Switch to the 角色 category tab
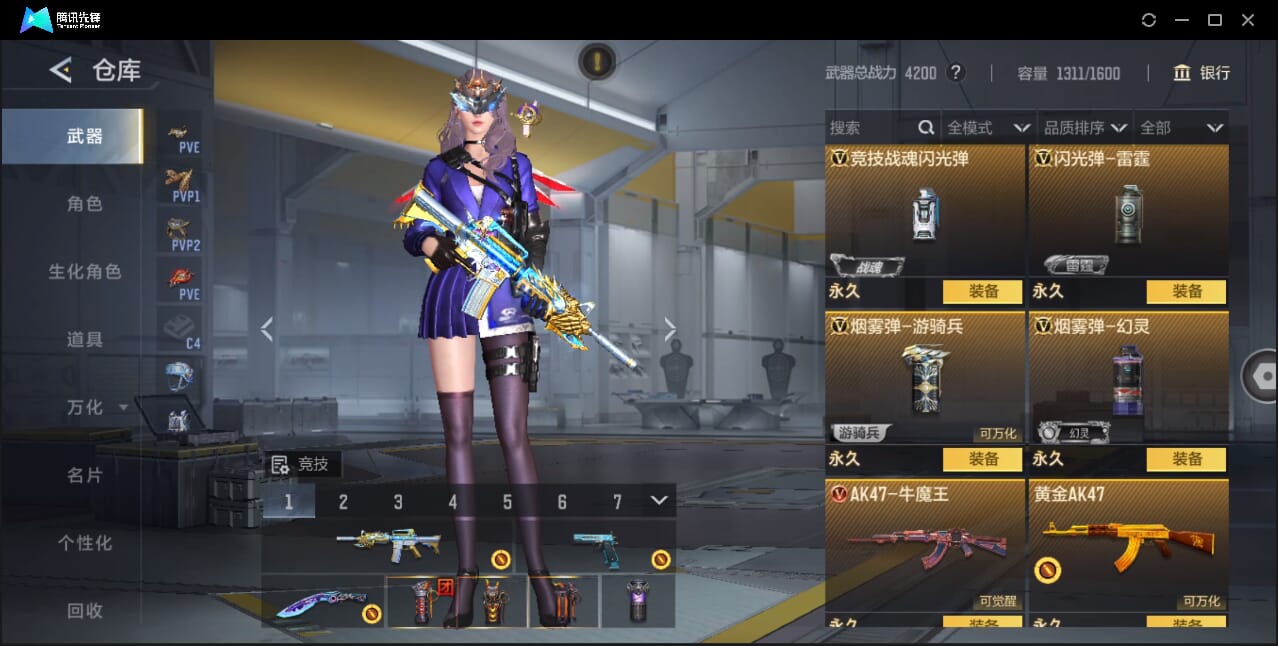The height and width of the screenshot is (646, 1278). (x=85, y=204)
